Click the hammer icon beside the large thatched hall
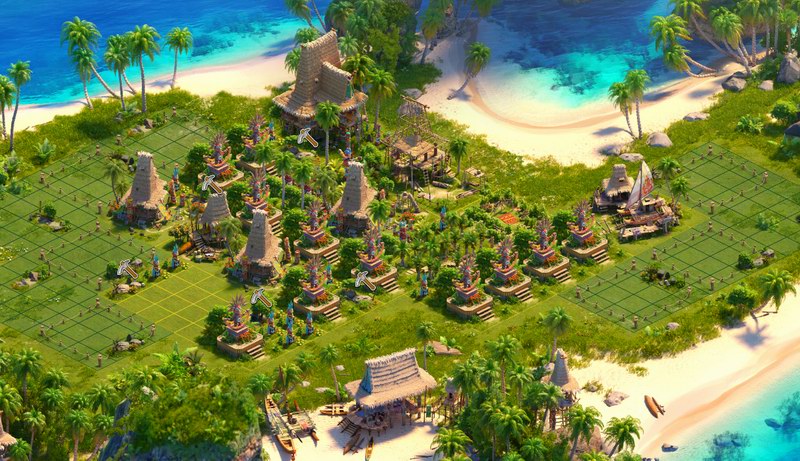 pos(307,138)
